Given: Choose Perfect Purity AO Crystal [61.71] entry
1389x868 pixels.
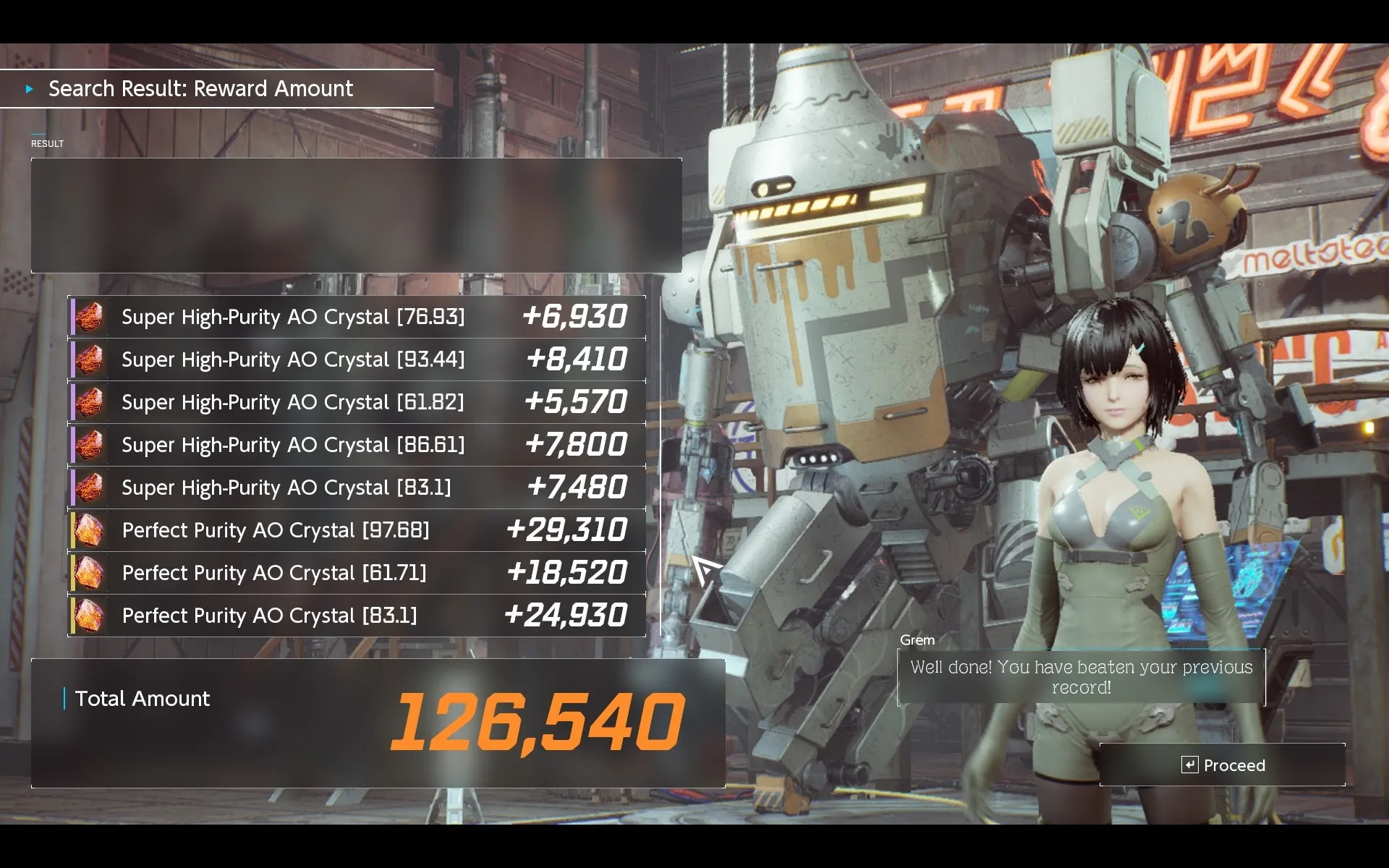Looking at the screenshot, I should [x=357, y=573].
